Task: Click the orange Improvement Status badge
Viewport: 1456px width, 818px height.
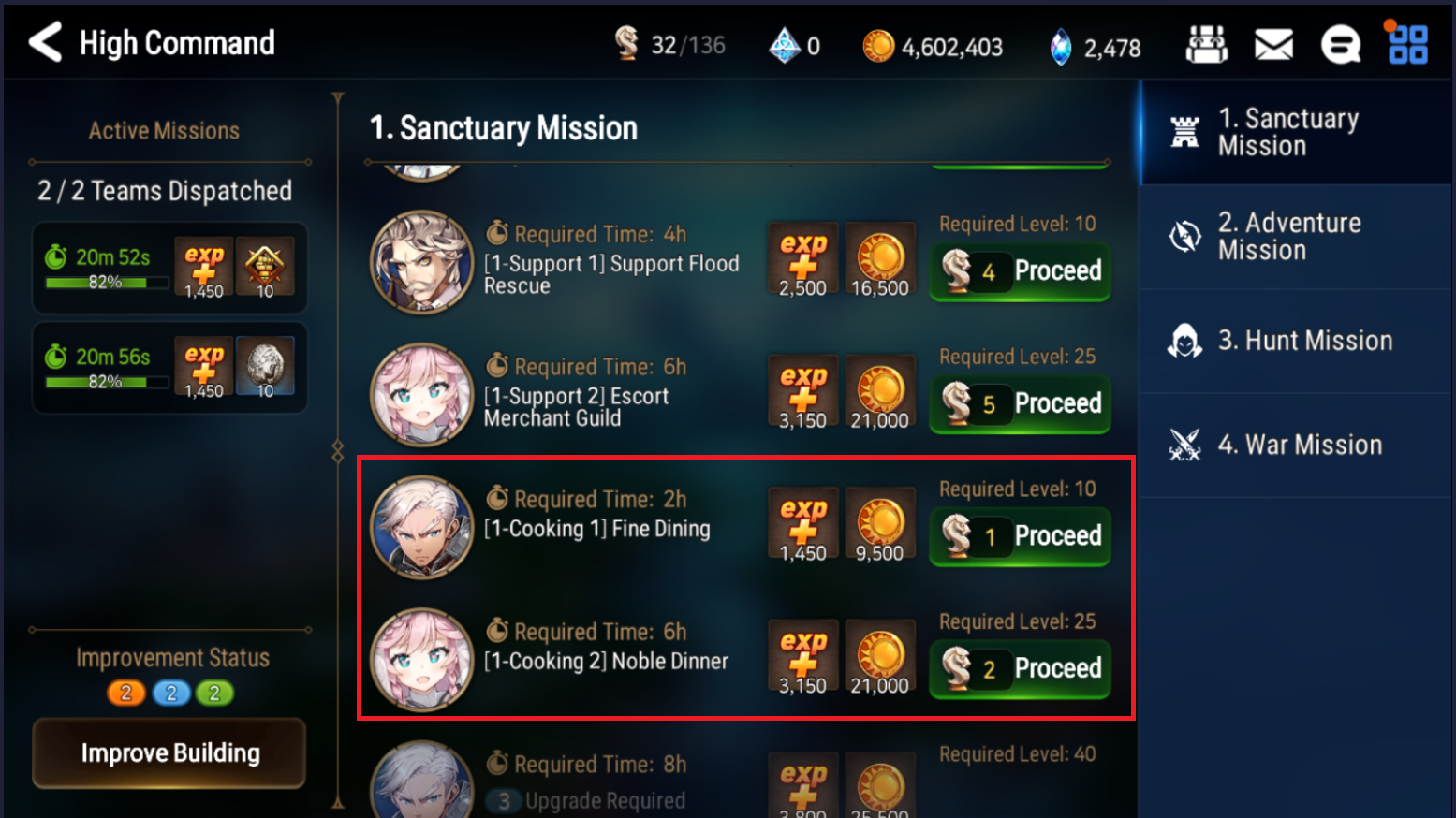Action: pos(127,693)
